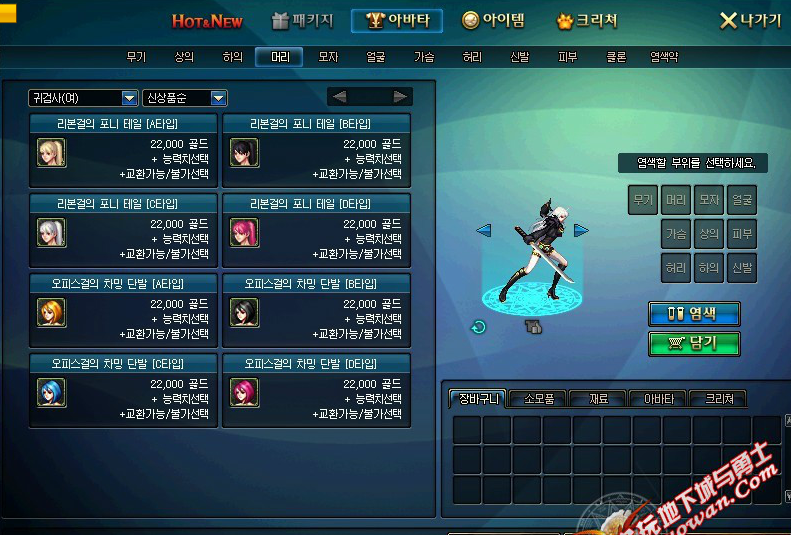791x535 pixels.
Task: Exit the shop with 나가기
Action: (751, 21)
